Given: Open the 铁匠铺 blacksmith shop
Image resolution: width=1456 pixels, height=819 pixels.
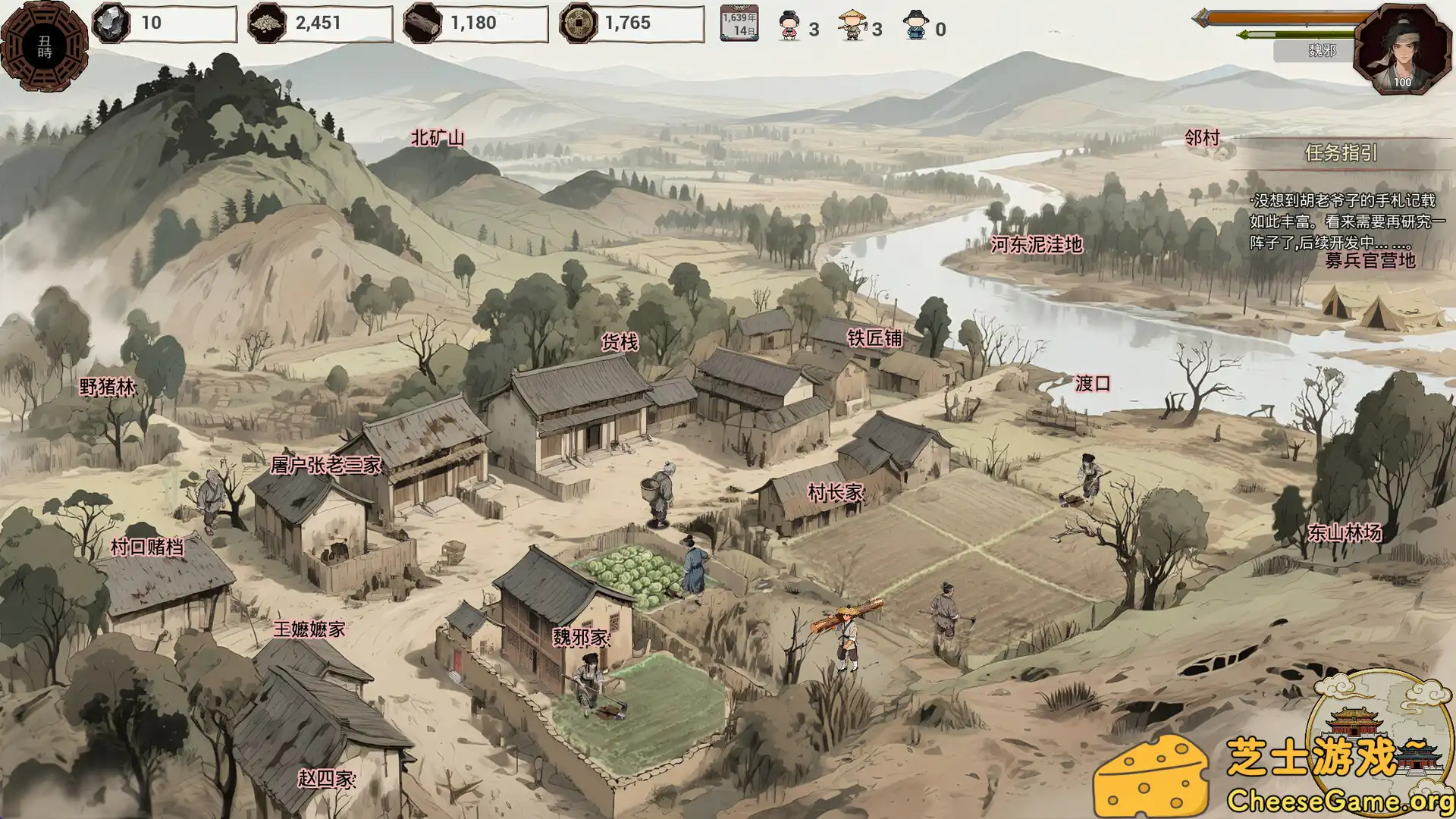Looking at the screenshot, I should coord(877,337).
